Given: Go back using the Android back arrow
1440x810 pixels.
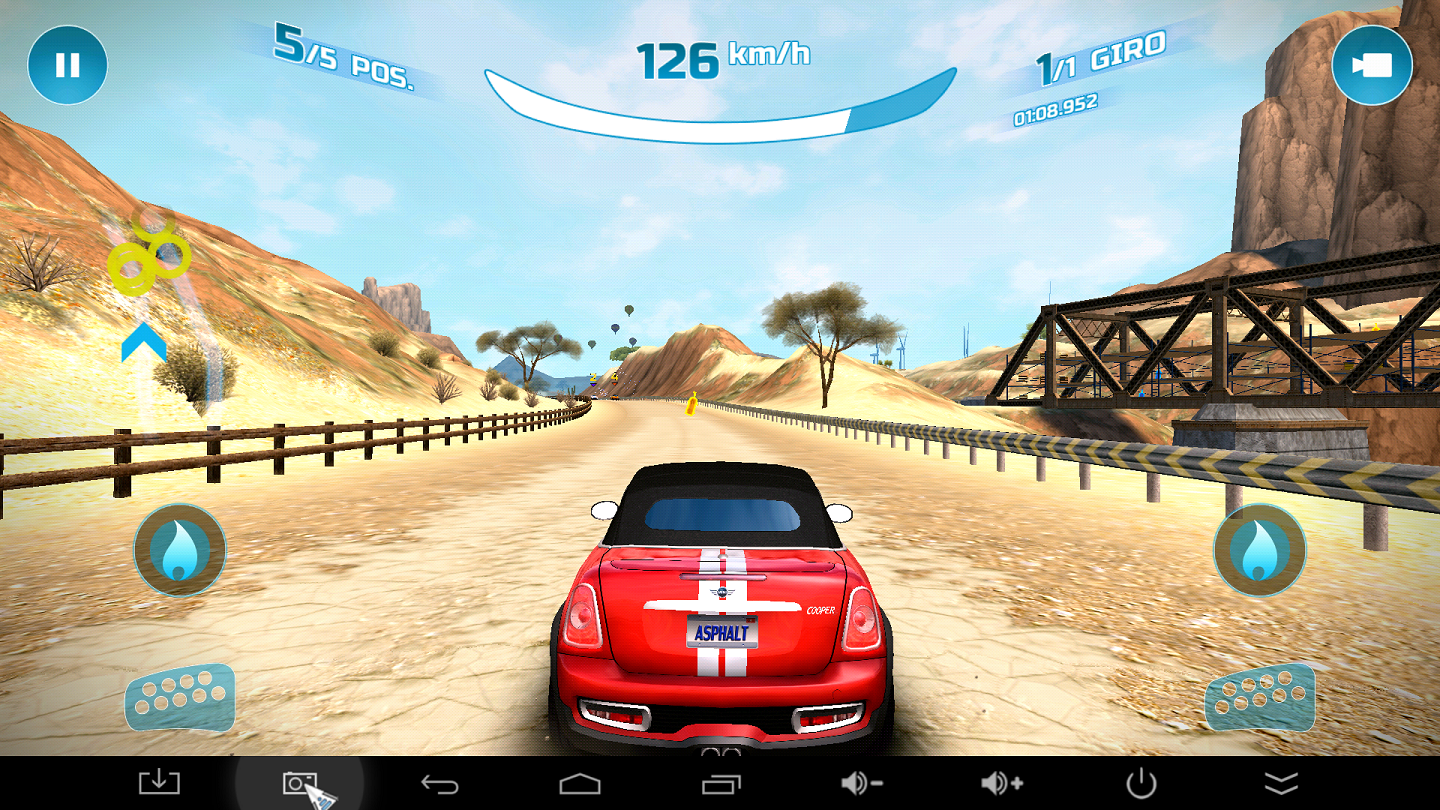Looking at the screenshot, I should [439, 783].
